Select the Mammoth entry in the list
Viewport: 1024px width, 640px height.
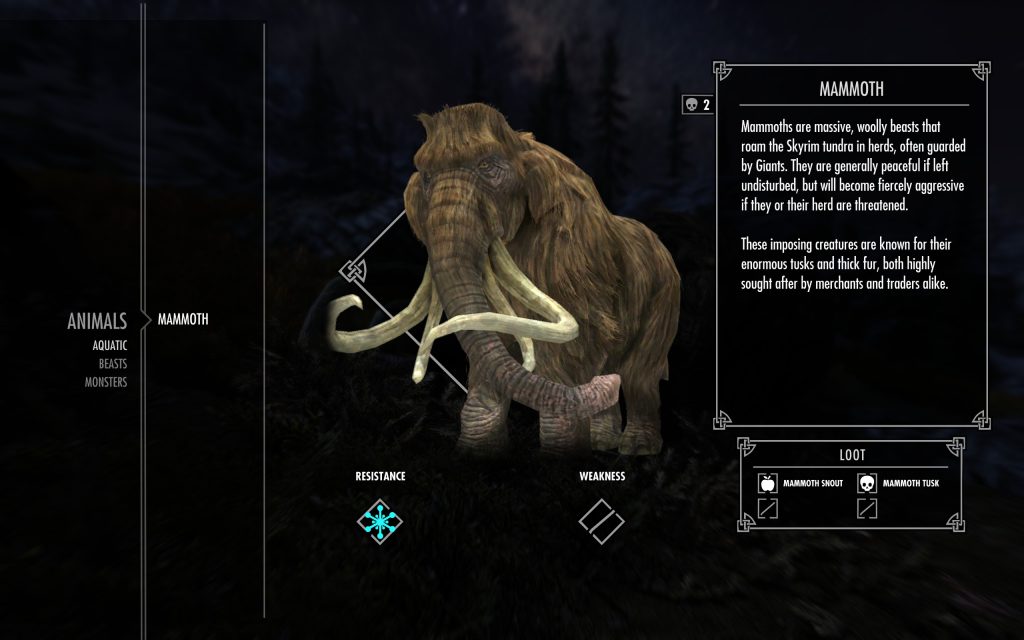[x=183, y=320]
